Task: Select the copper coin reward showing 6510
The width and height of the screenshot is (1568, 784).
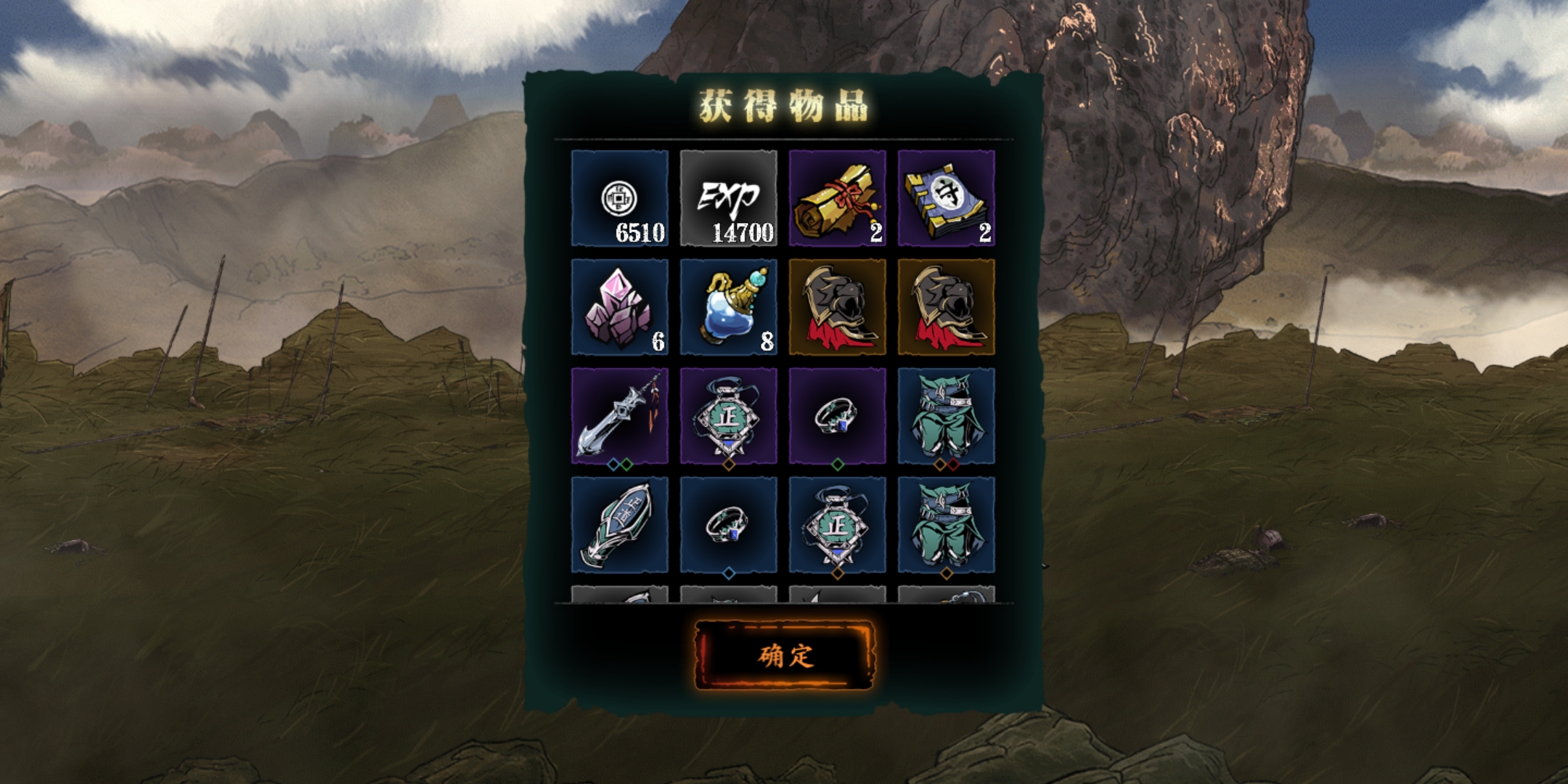Action: 619,198
